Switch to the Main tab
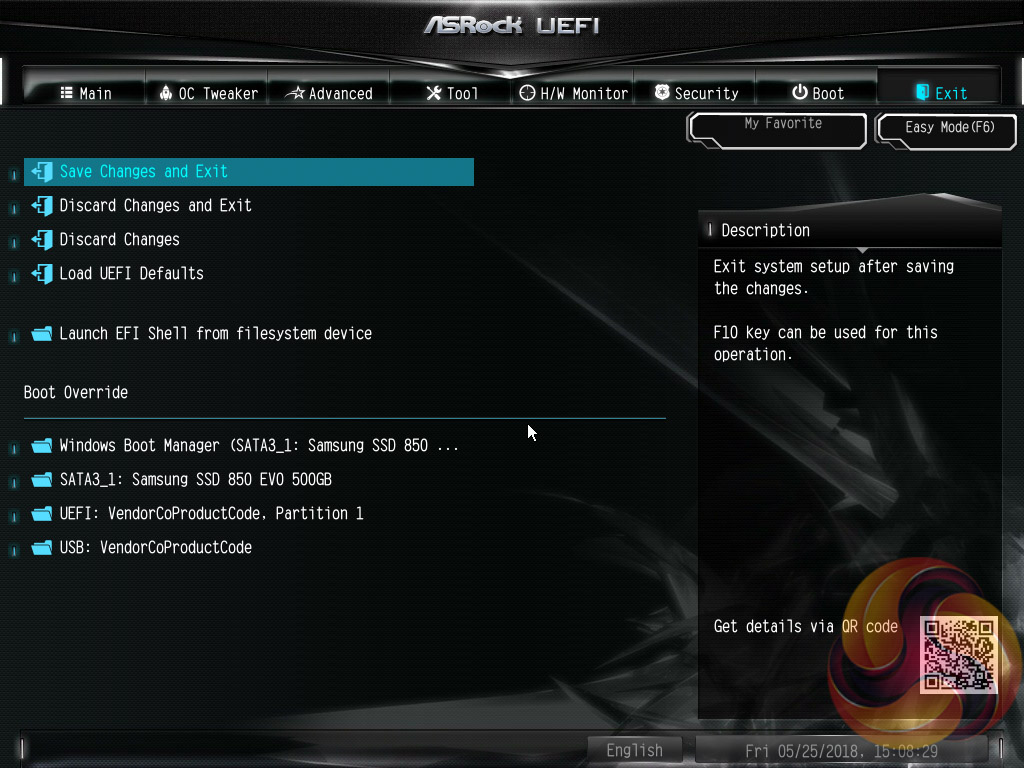Viewport: 1024px width, 768px height. (x=85, y=93)
